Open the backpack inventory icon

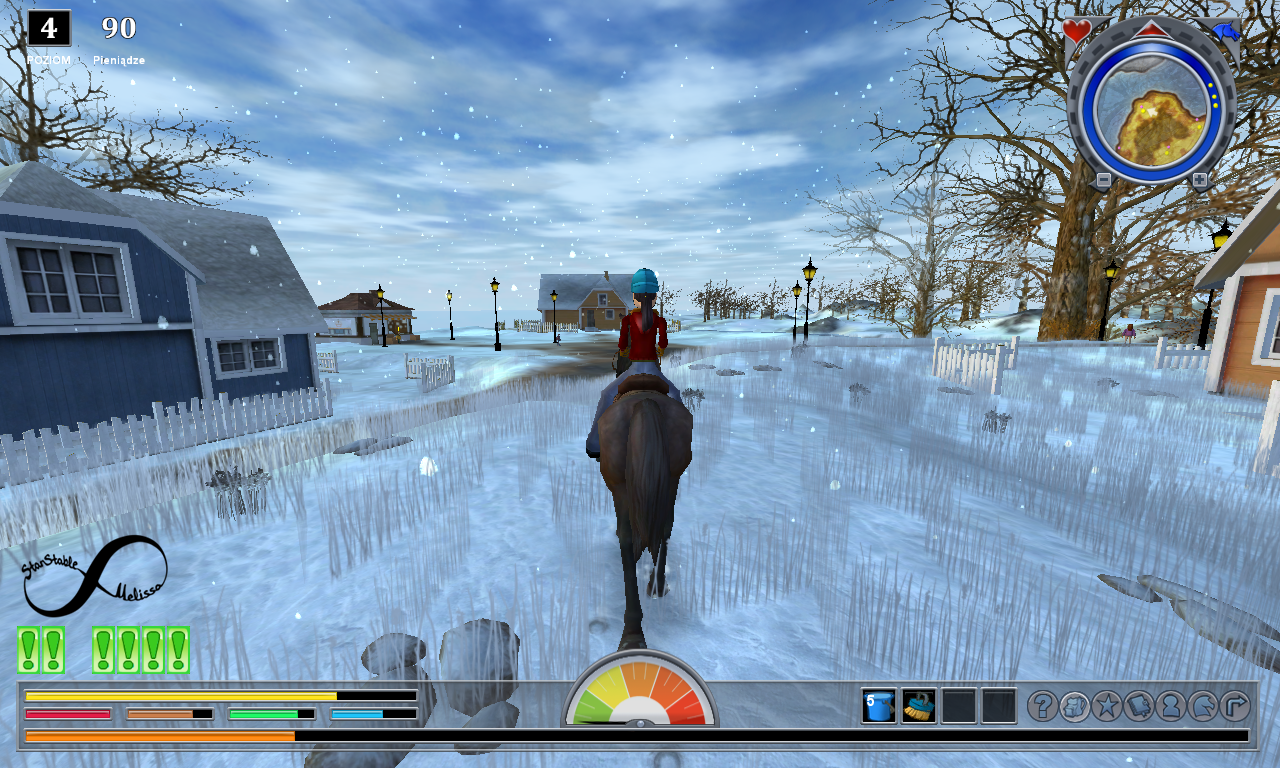coord(1075,705)
